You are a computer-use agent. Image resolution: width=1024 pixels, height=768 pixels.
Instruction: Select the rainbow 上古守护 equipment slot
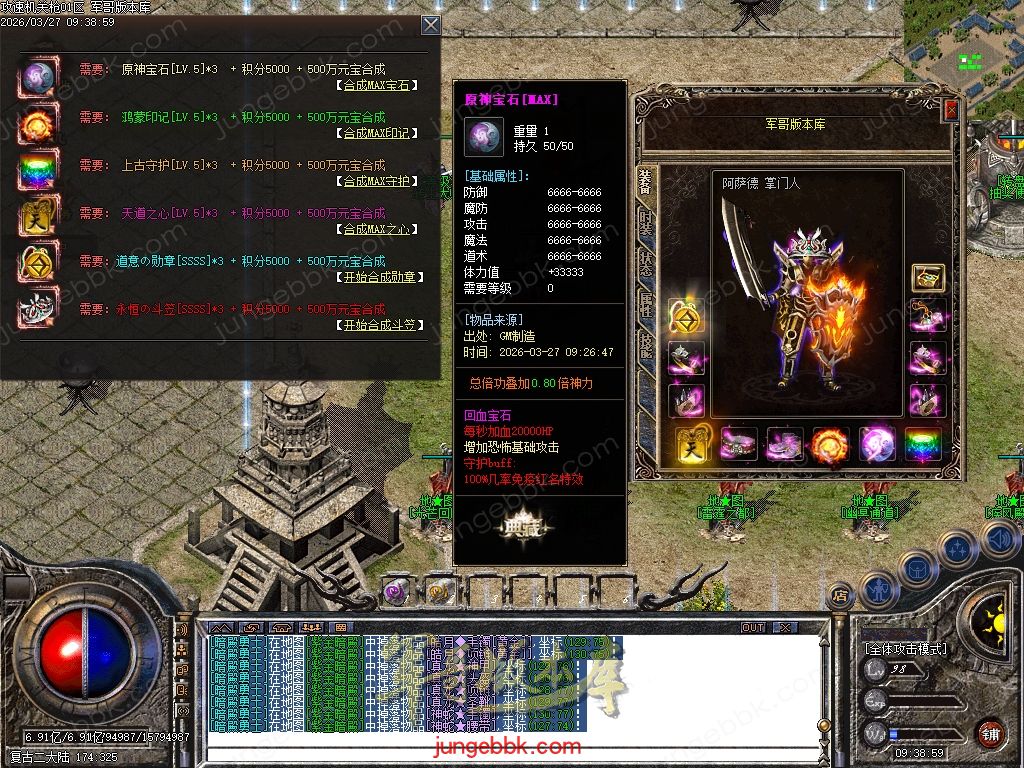point(923,443)
